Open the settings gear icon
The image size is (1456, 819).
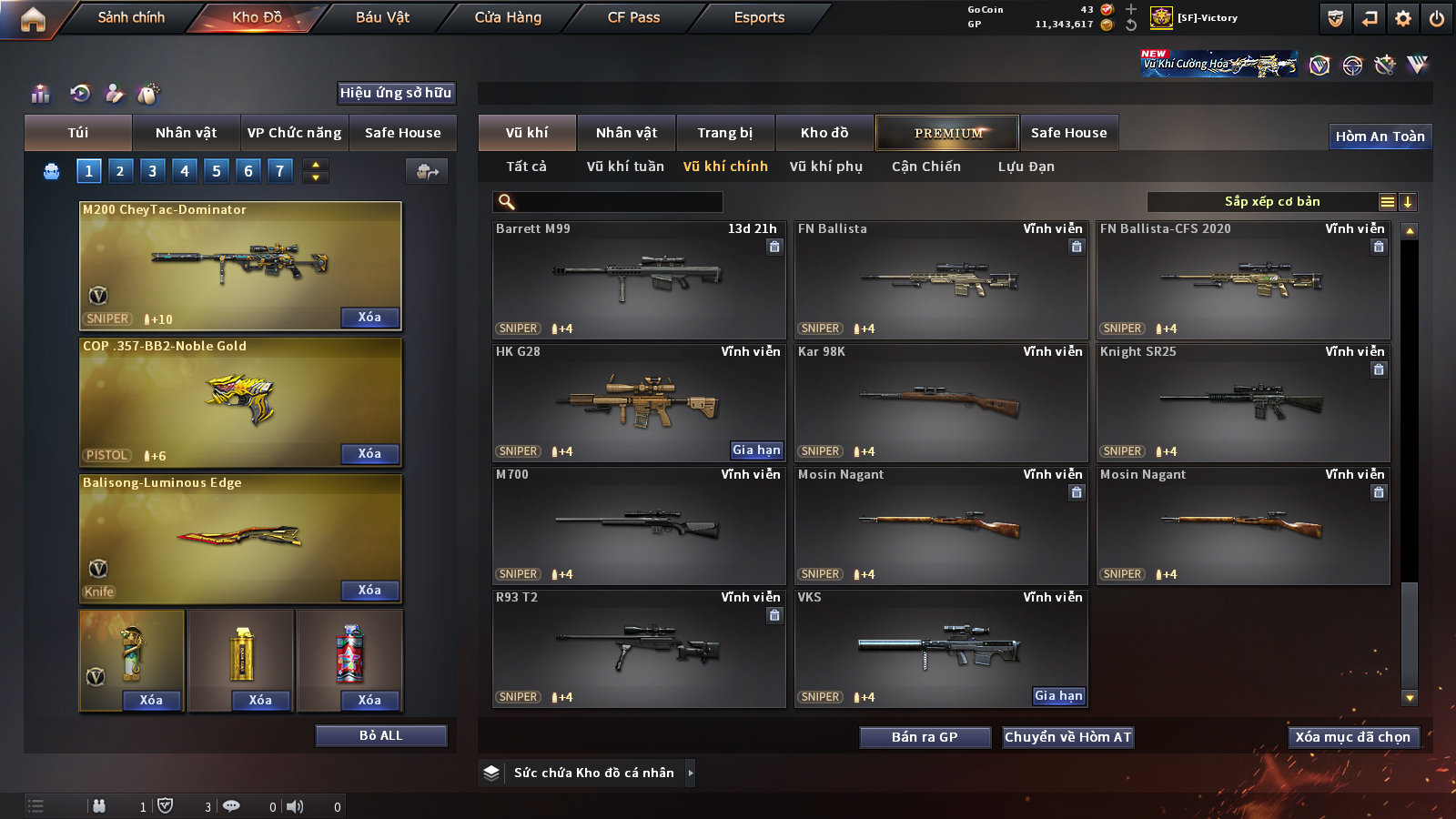(x=1403, y=18)
